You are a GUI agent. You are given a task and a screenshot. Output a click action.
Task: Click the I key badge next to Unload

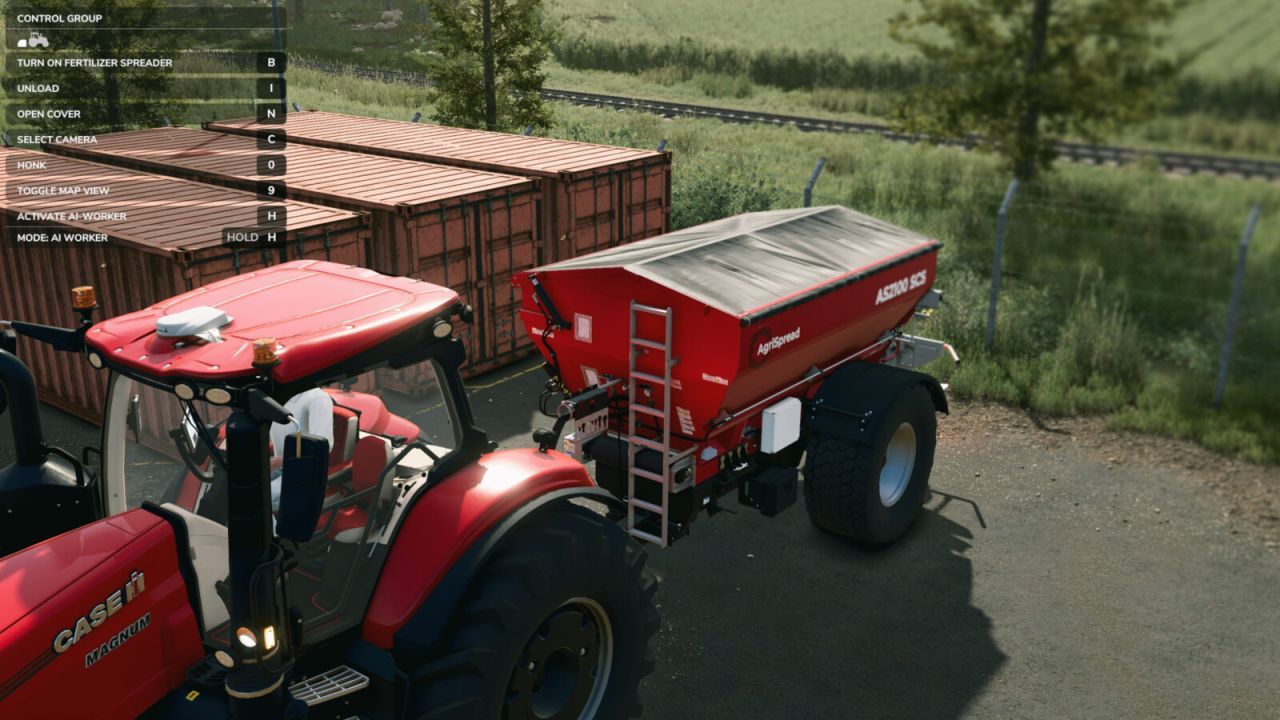pos(268,88)
